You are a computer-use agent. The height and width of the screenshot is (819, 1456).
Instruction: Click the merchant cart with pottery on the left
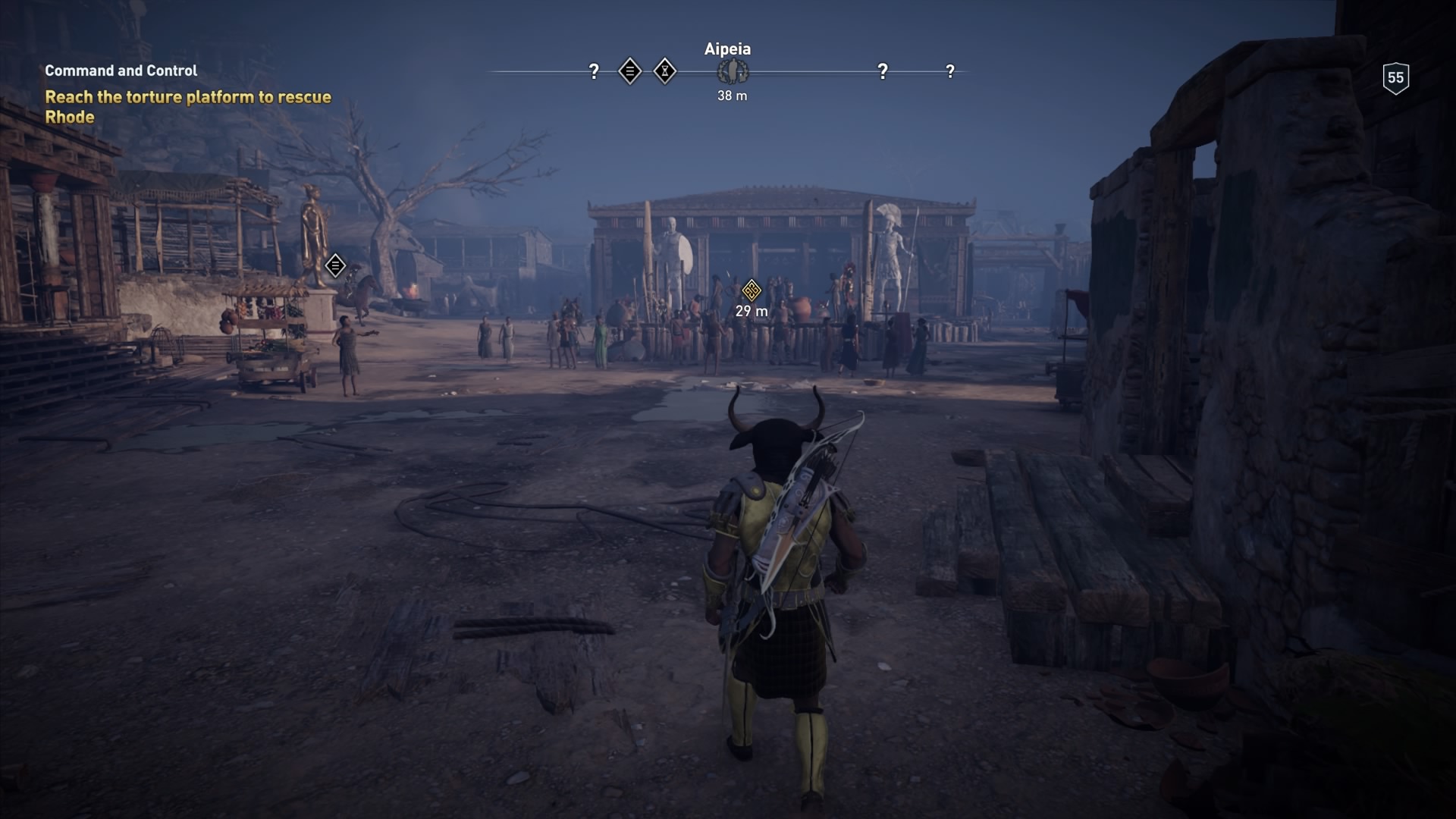tap(269, 334)
